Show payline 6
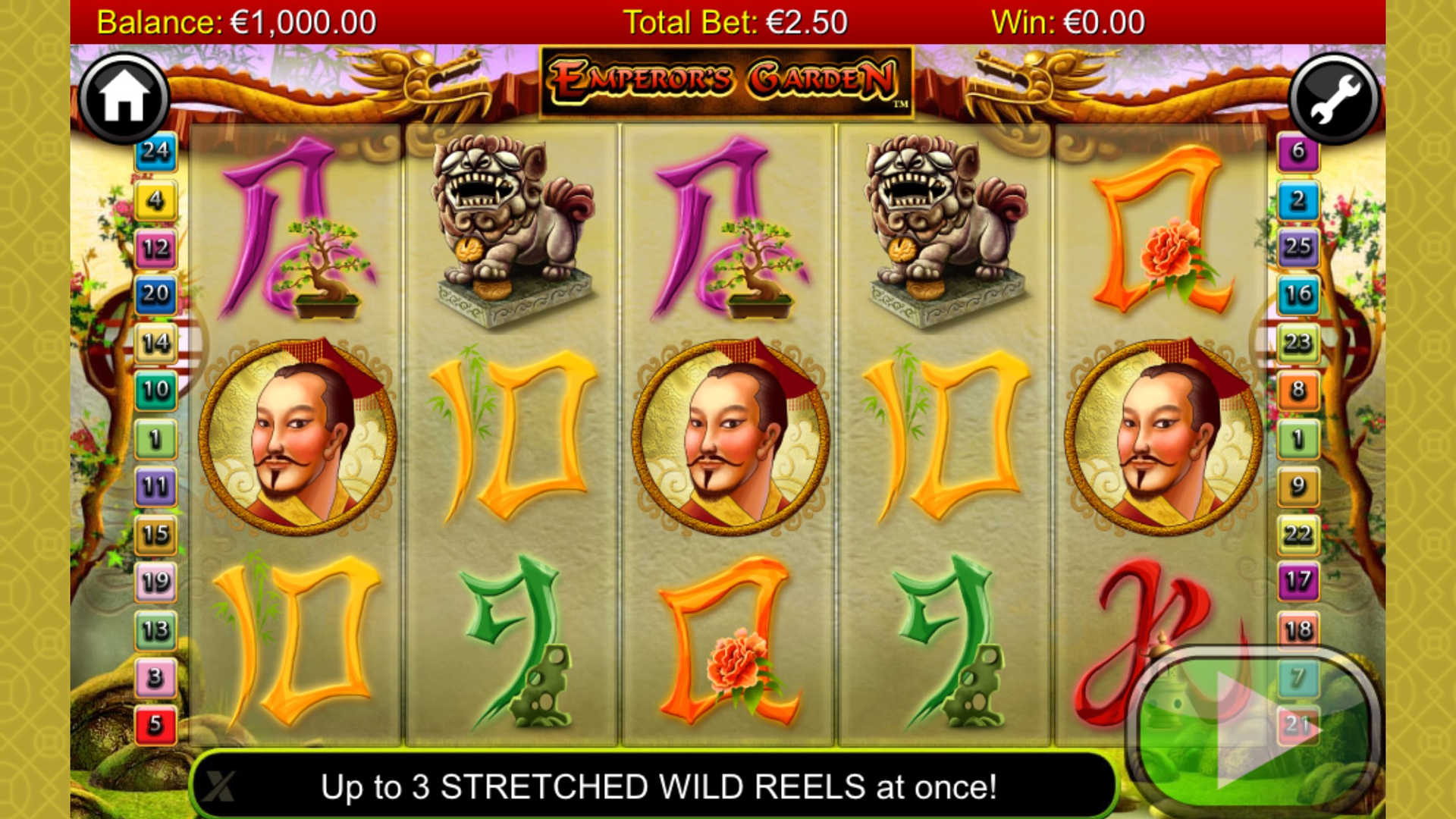1456x819 pixels. [1298, 152]
